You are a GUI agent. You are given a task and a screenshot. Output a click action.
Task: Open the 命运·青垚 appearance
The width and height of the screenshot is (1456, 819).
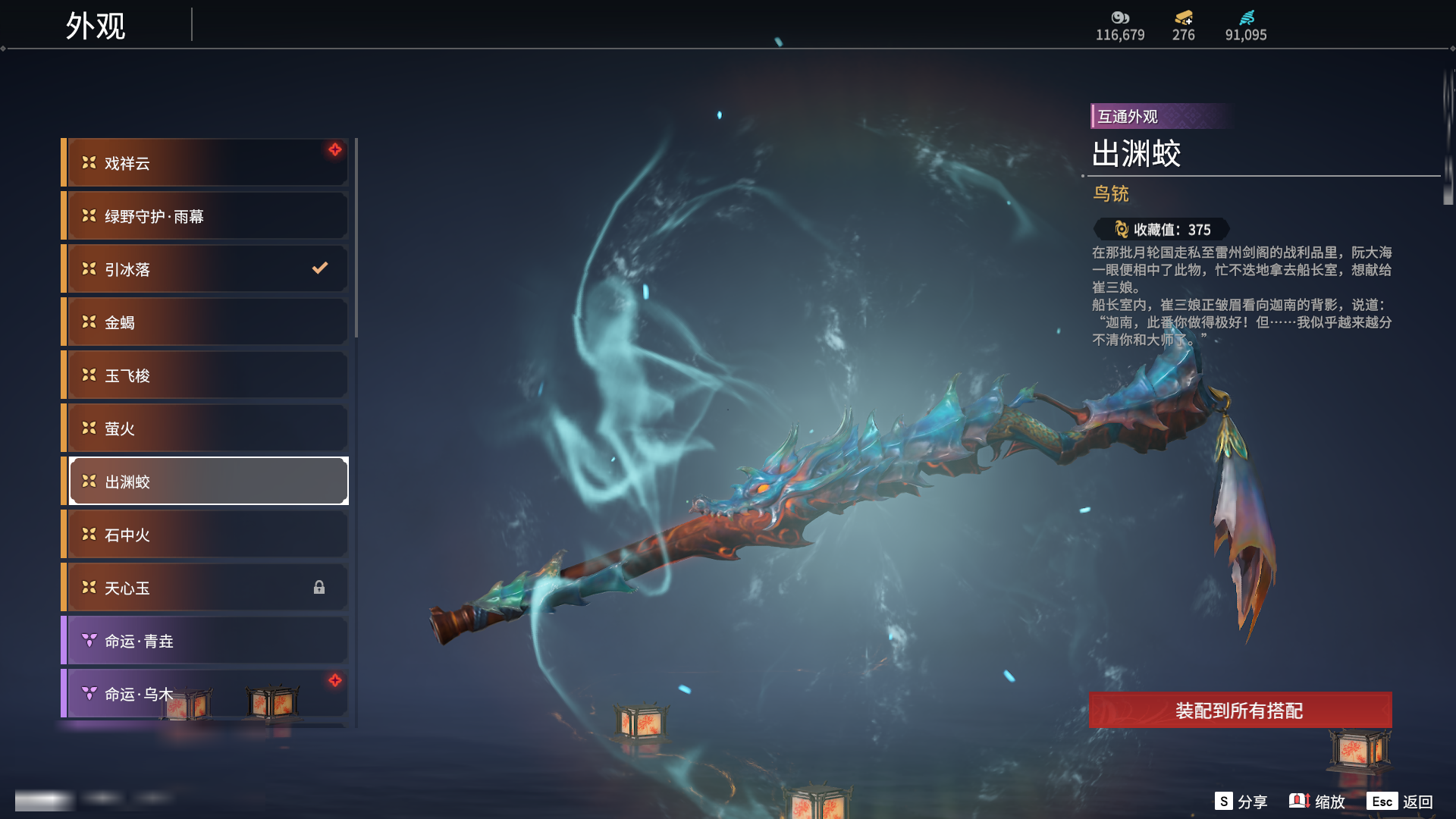coord(206,641)
